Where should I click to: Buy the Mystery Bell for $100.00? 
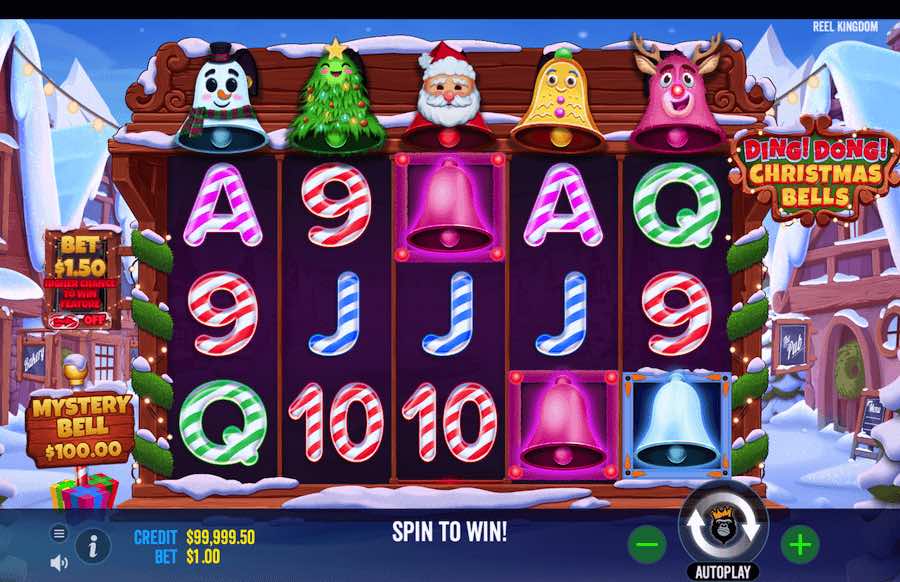[x=82, y=428]
